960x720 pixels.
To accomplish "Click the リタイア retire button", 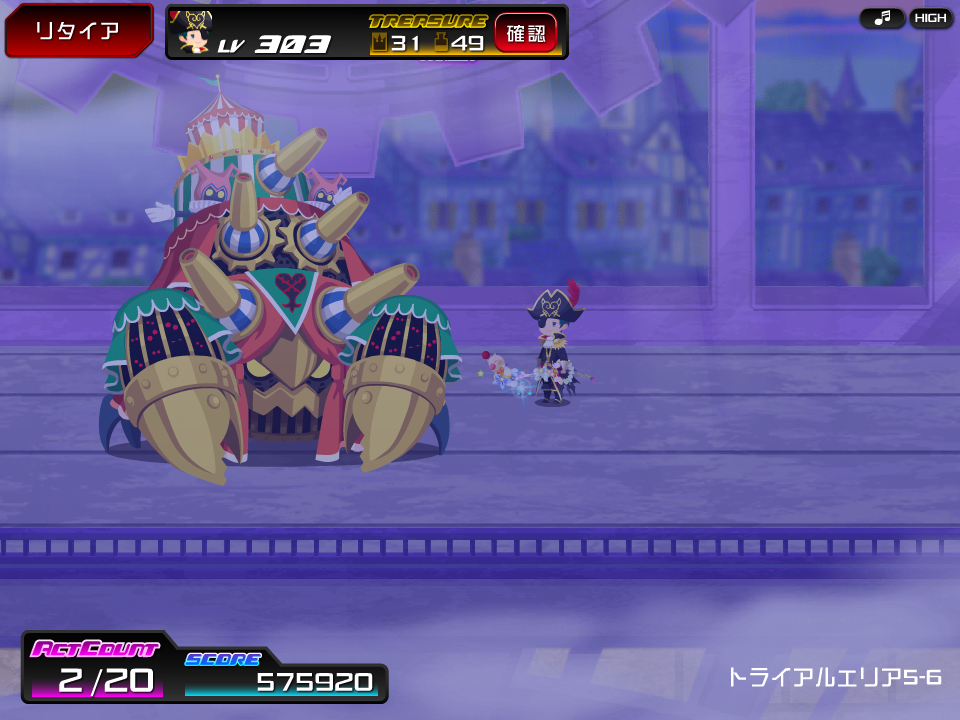I will click(x=78, y=30).
